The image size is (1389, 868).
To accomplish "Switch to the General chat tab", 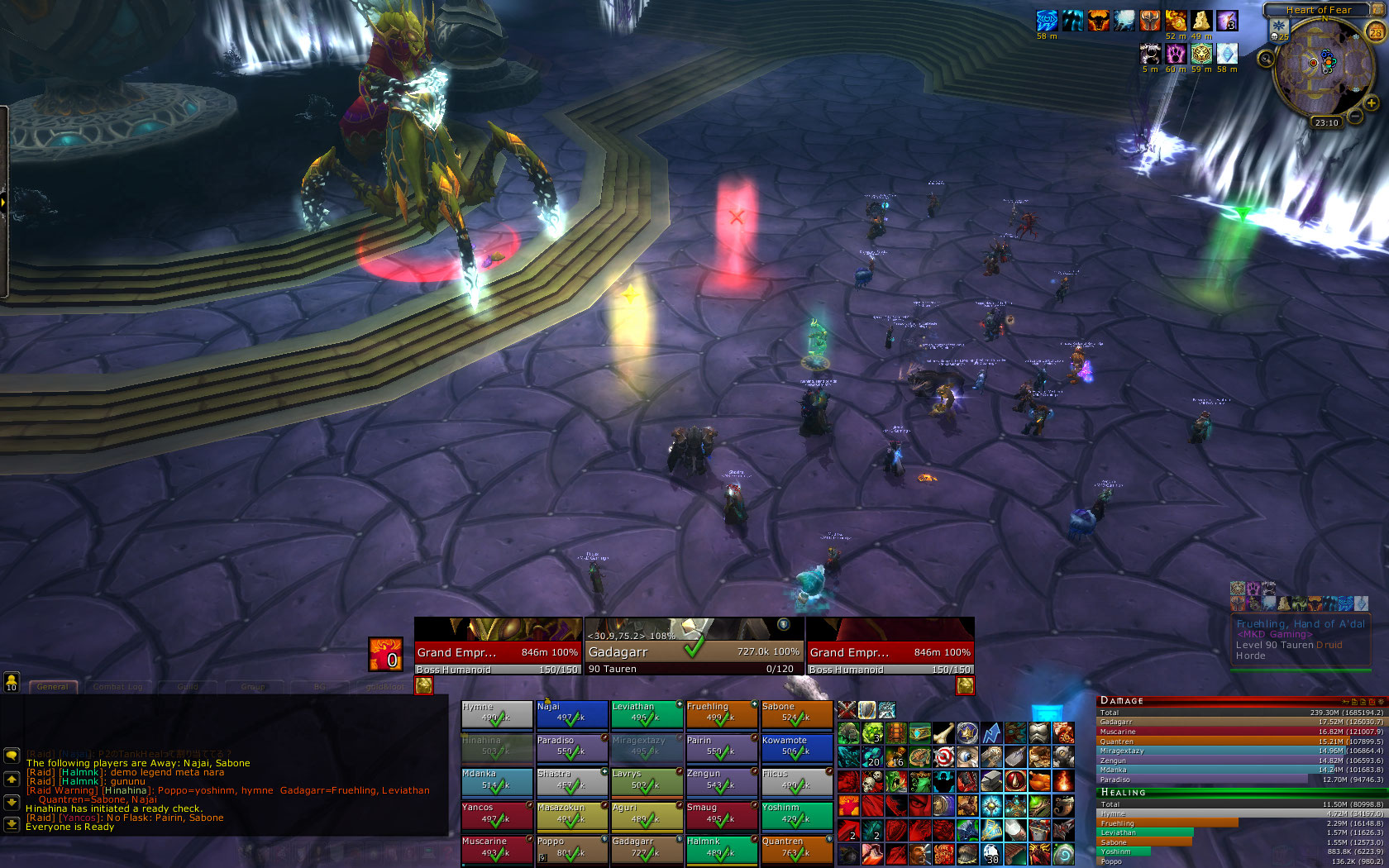I will tap(53, 687).
